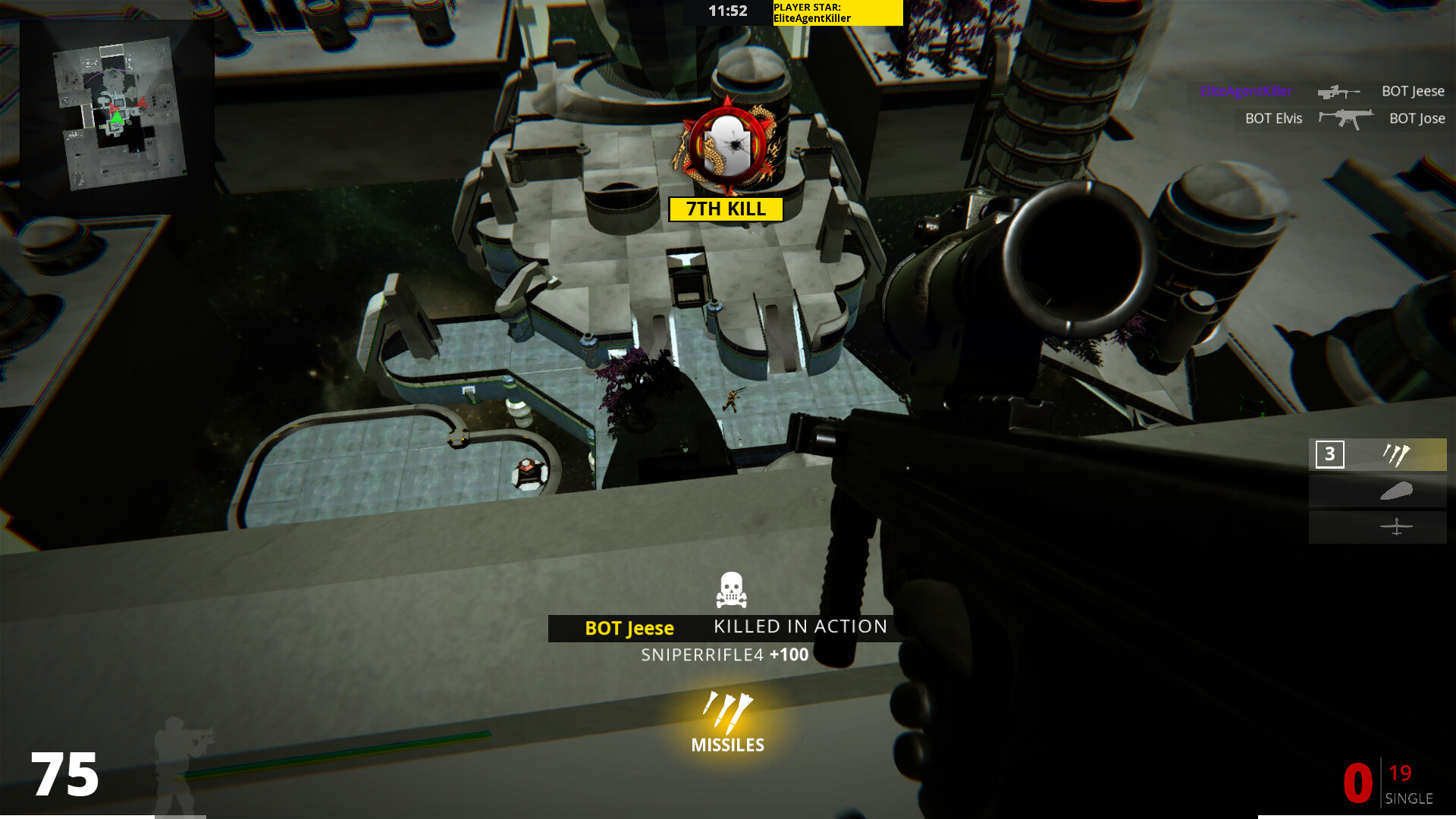Select the SNIPERRIFLE4 +100 score text

click(722, 654)
